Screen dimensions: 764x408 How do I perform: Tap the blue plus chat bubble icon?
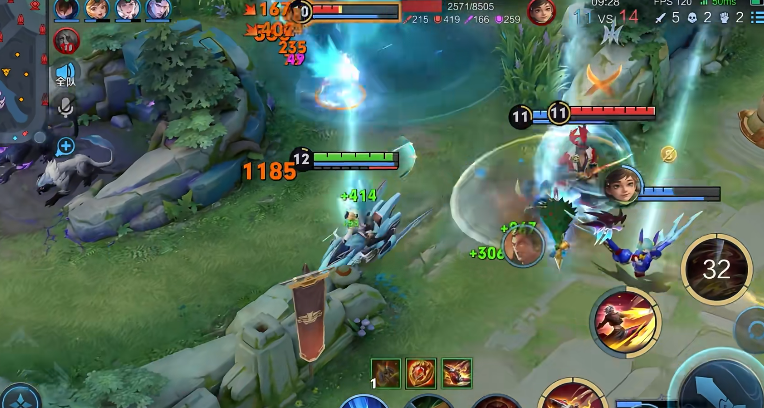66,146
